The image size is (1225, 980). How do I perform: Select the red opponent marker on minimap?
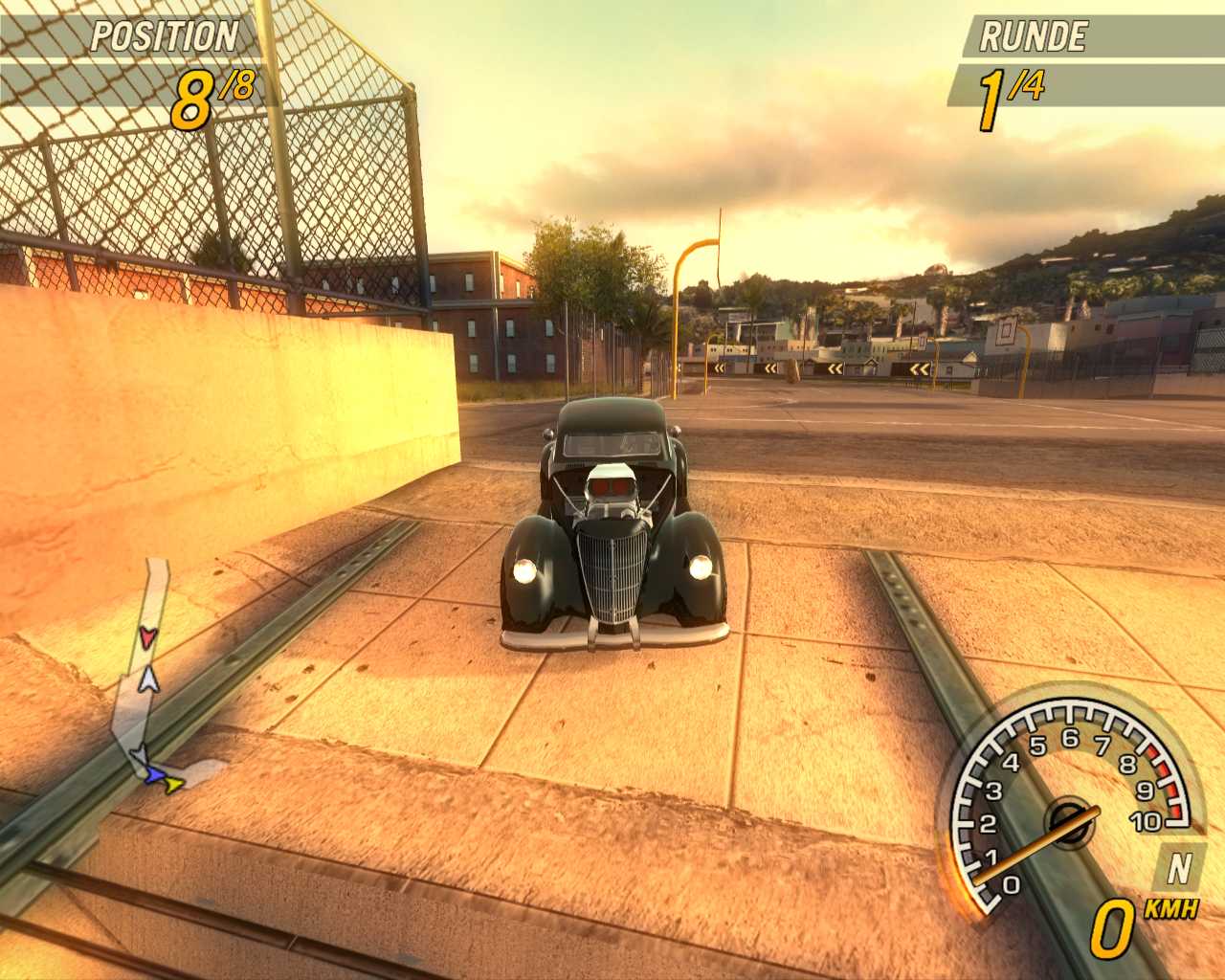[x=146, y=636]
